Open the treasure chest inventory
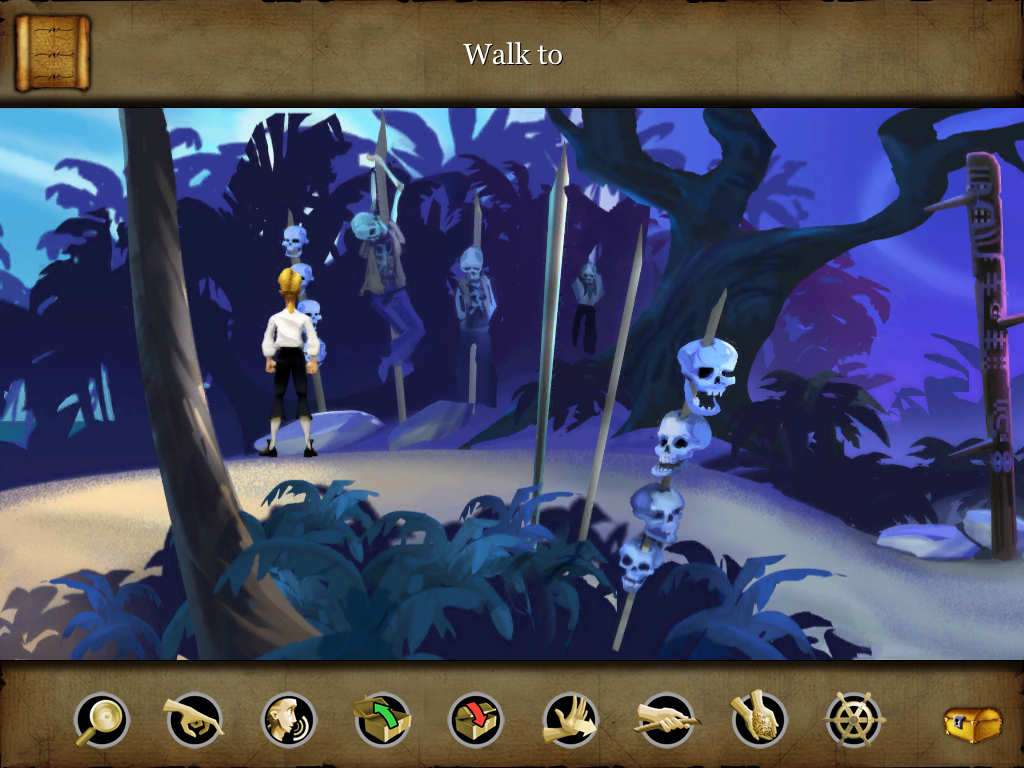Image resolution: width=1024 pixels, height=768 pixels. (x=972, y=723)
